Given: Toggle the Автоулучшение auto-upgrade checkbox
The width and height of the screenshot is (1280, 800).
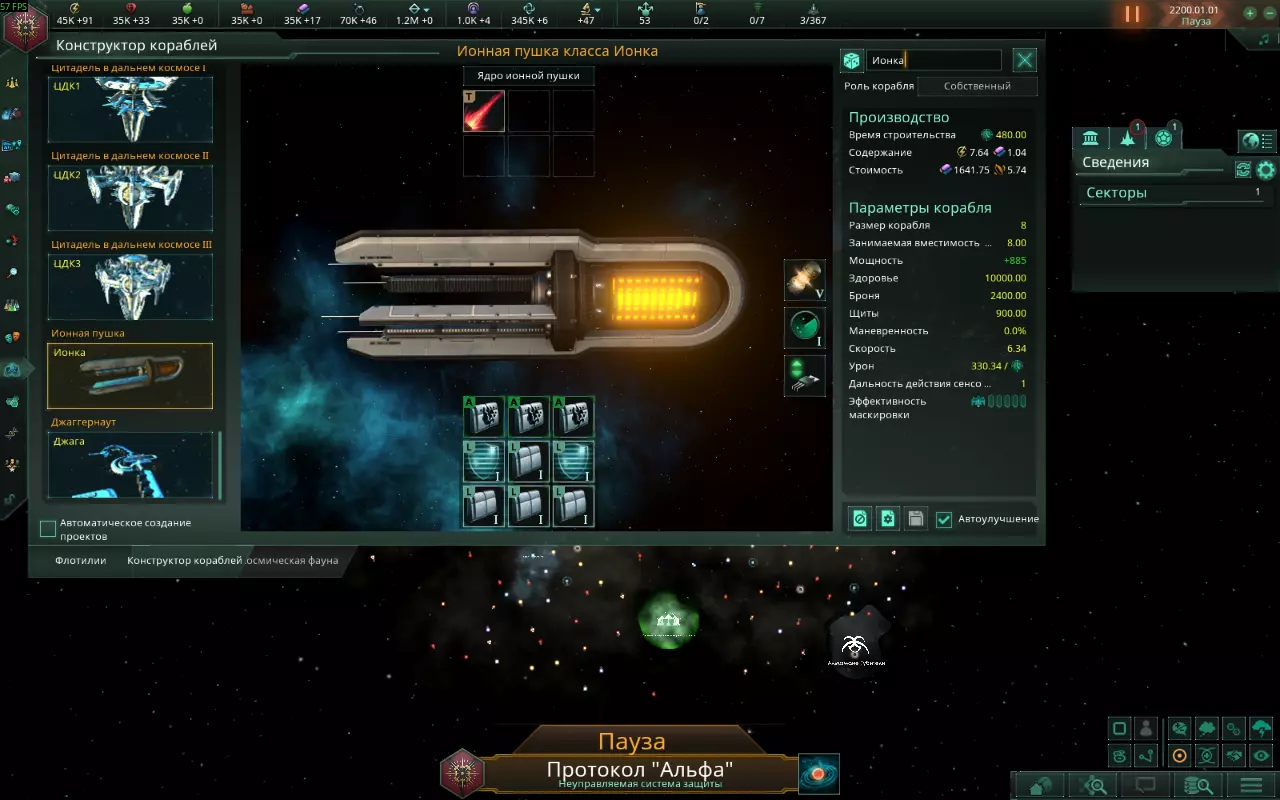Looking at the screenshot, I should [944, 519].
